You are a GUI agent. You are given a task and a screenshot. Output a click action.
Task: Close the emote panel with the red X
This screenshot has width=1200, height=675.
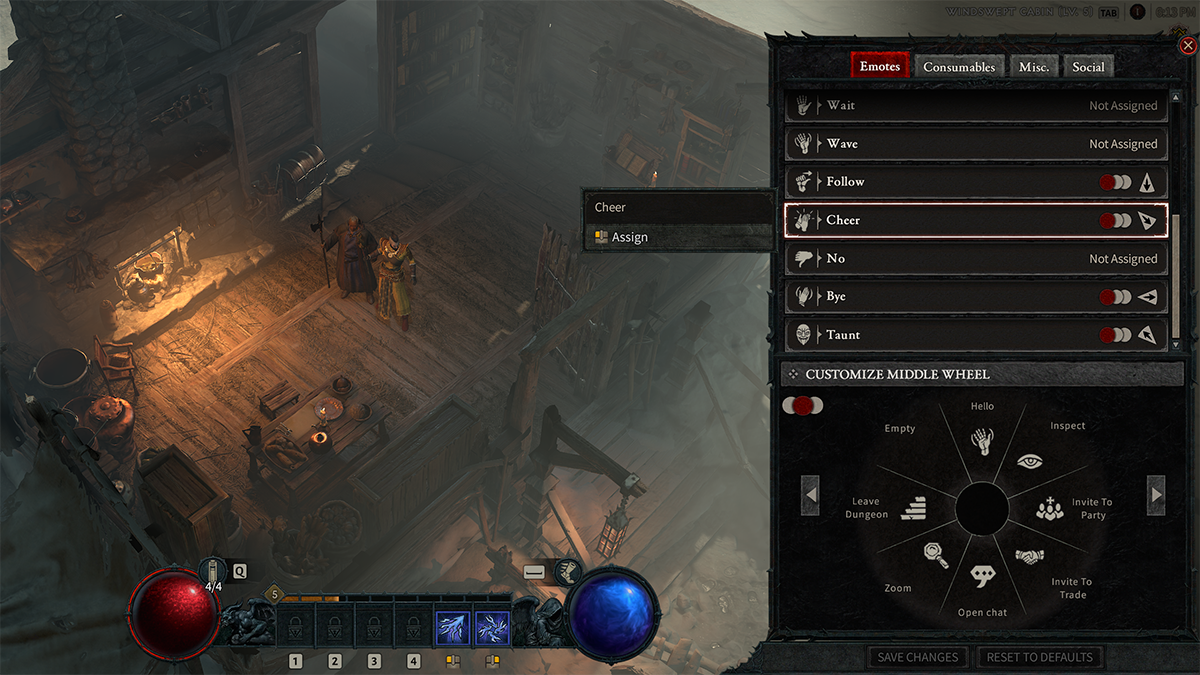(x=1187, y=45)
